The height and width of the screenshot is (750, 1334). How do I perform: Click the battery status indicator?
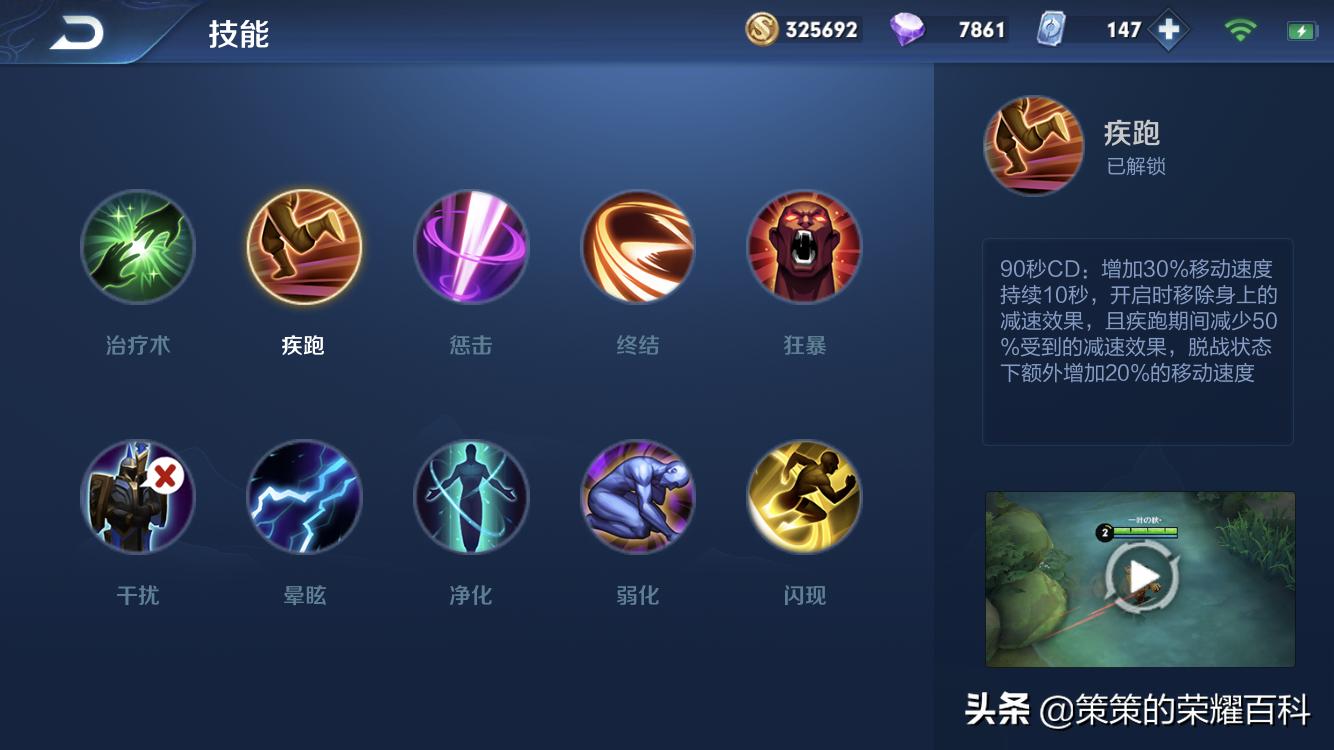(x=1299, y=30)
